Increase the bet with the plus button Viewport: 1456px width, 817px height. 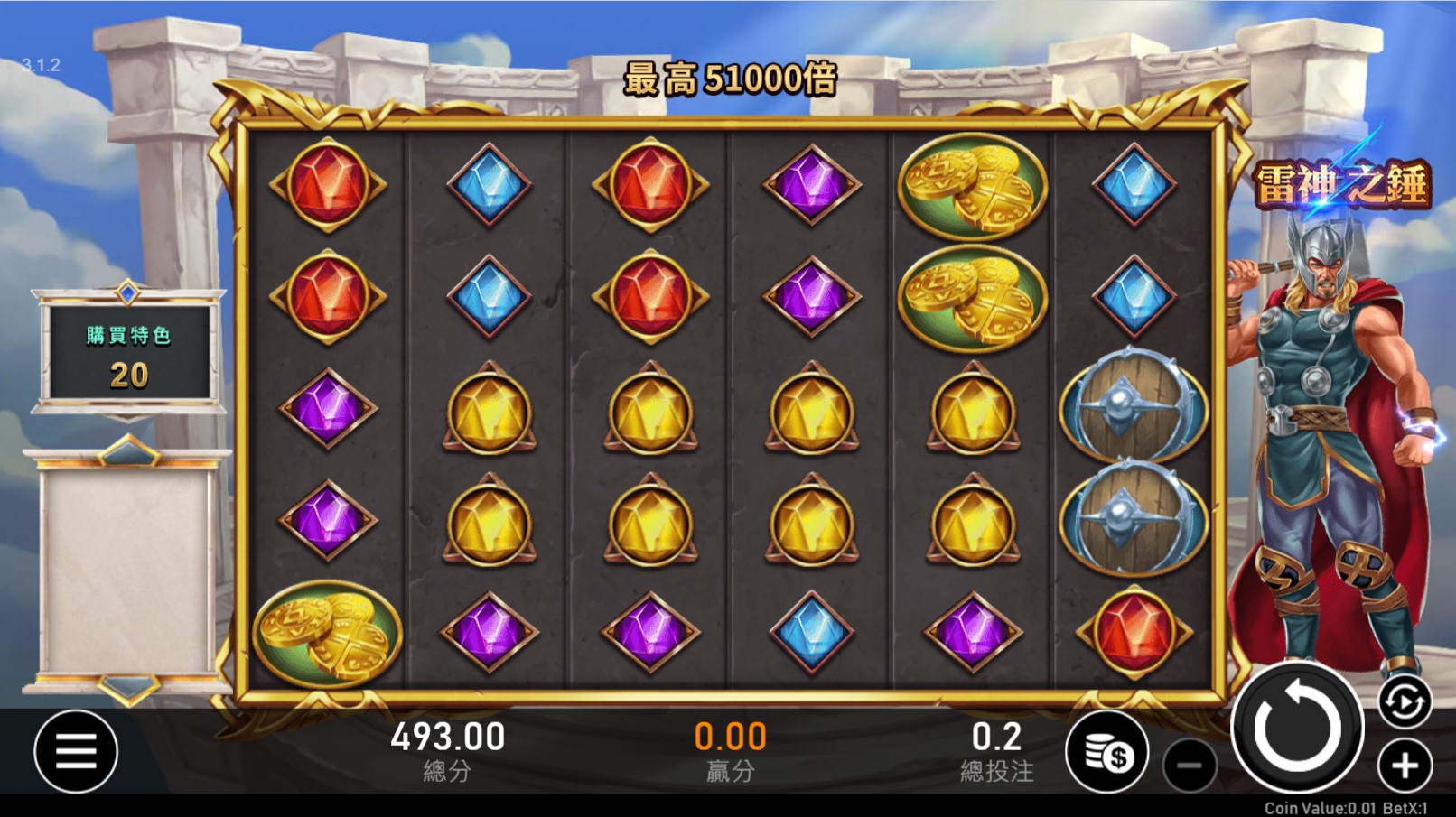(1405, 766)
